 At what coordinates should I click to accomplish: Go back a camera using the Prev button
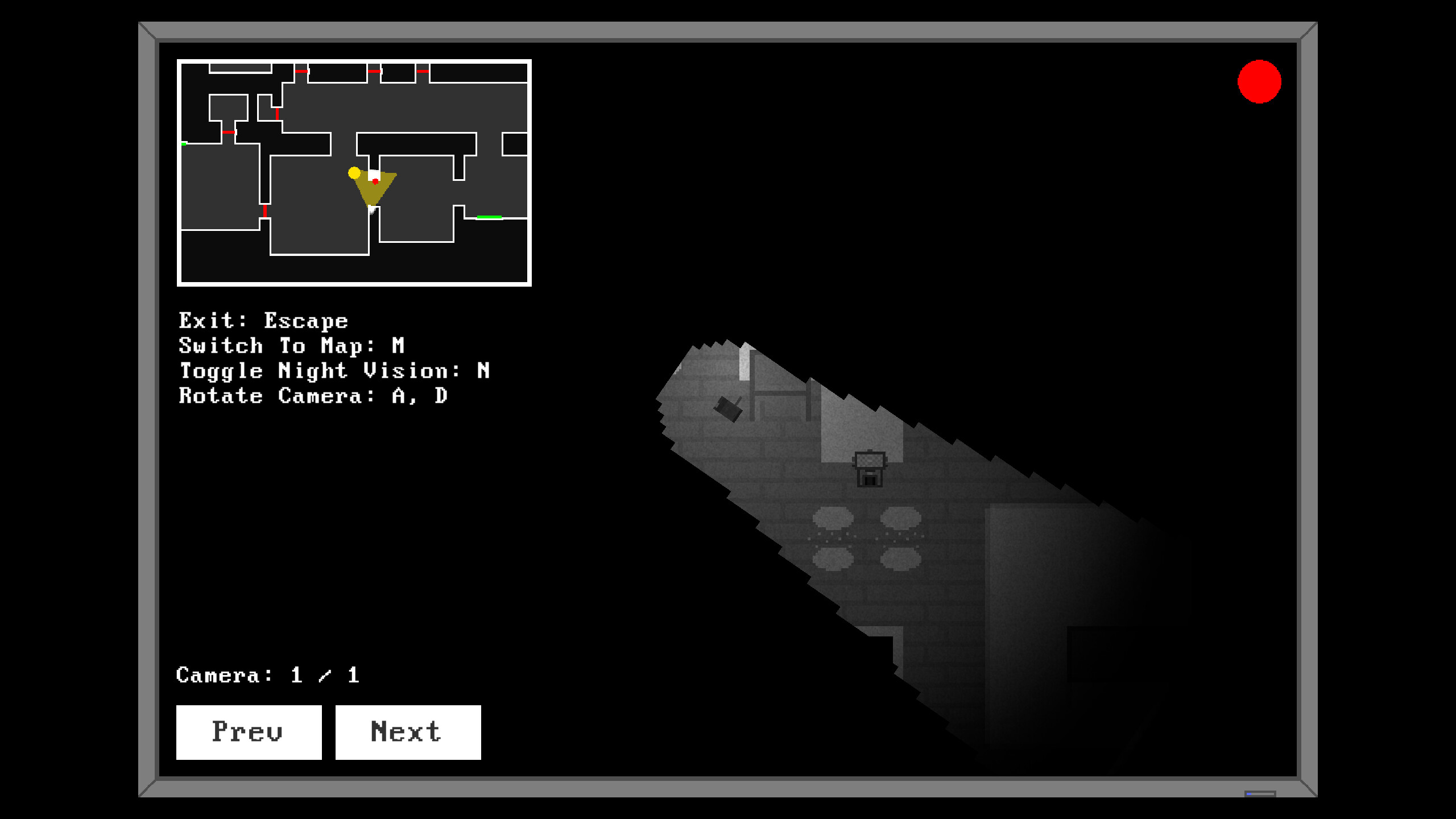tap(249, 732)
